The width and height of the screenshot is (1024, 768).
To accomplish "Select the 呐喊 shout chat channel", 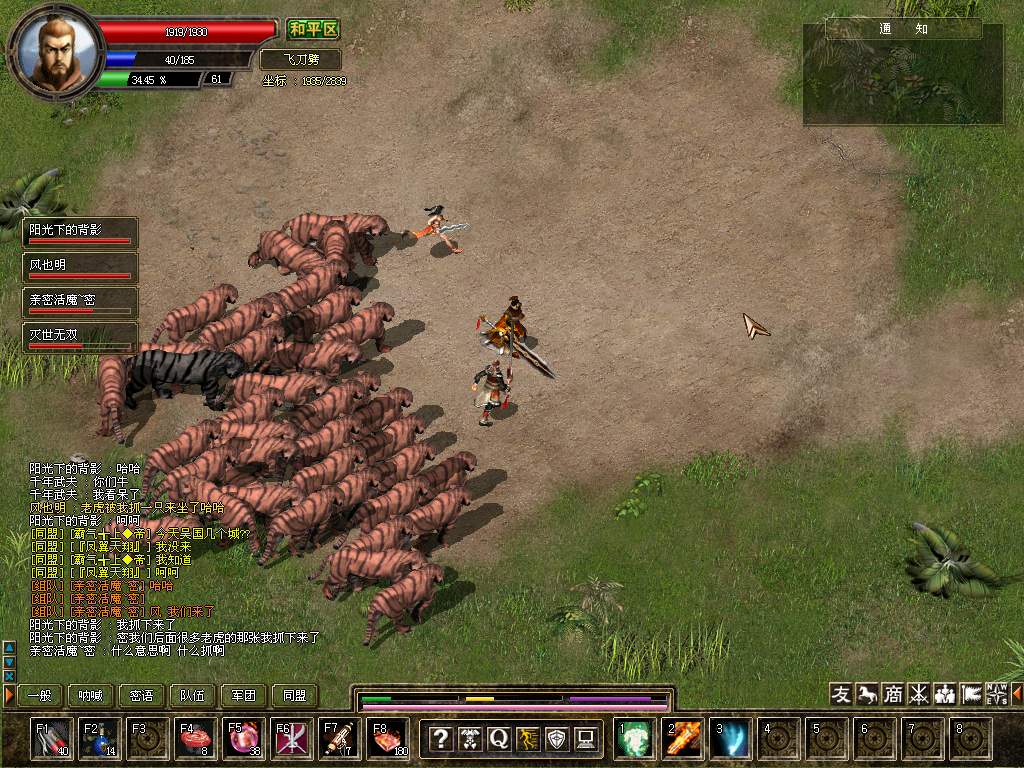I will coord(91,696).
